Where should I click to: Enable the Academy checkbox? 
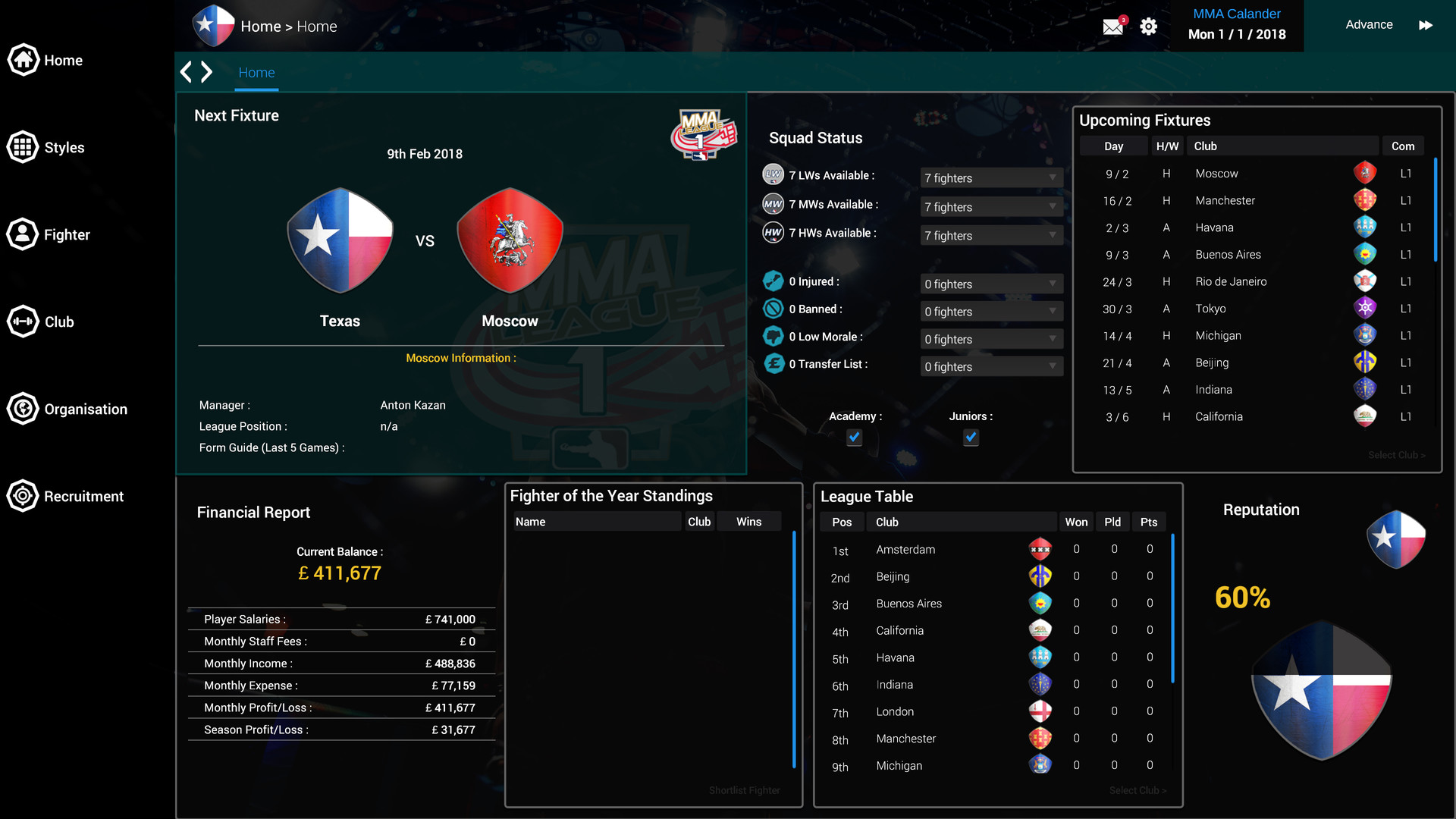point(854,438)
